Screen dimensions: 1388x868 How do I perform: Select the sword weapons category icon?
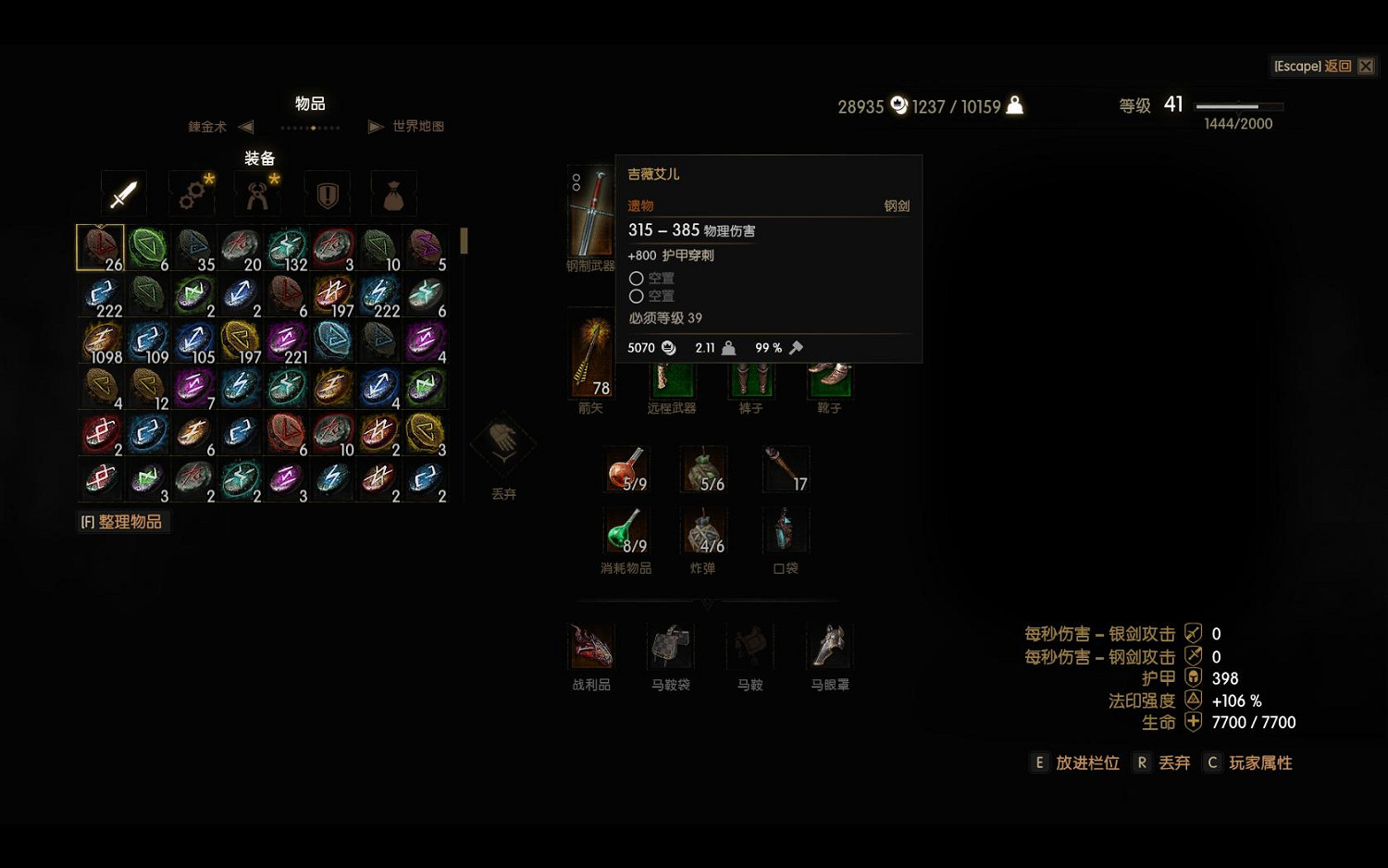(x=123, y=193)
